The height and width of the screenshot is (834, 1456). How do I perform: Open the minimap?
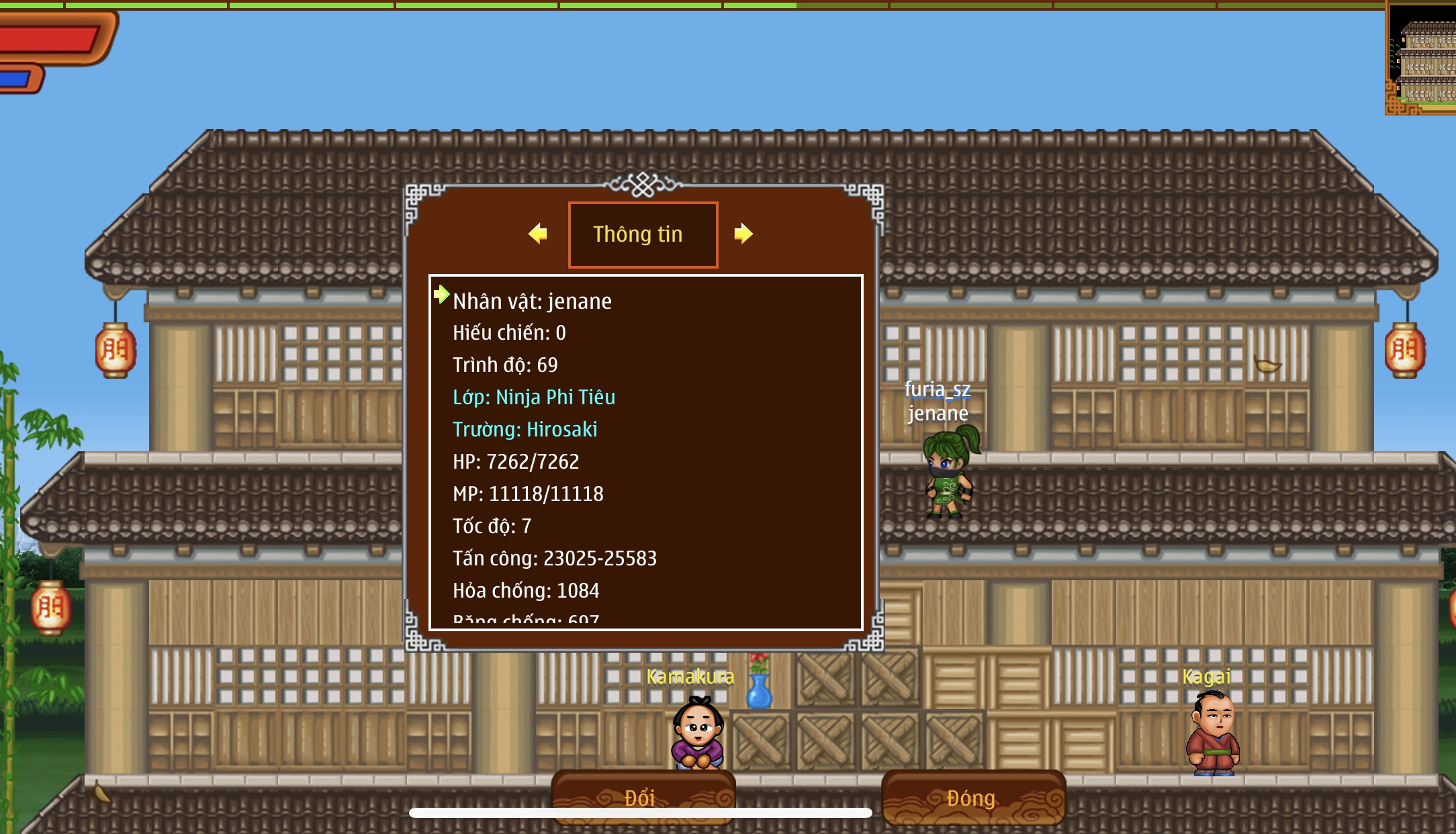[x=1422, y=58]
